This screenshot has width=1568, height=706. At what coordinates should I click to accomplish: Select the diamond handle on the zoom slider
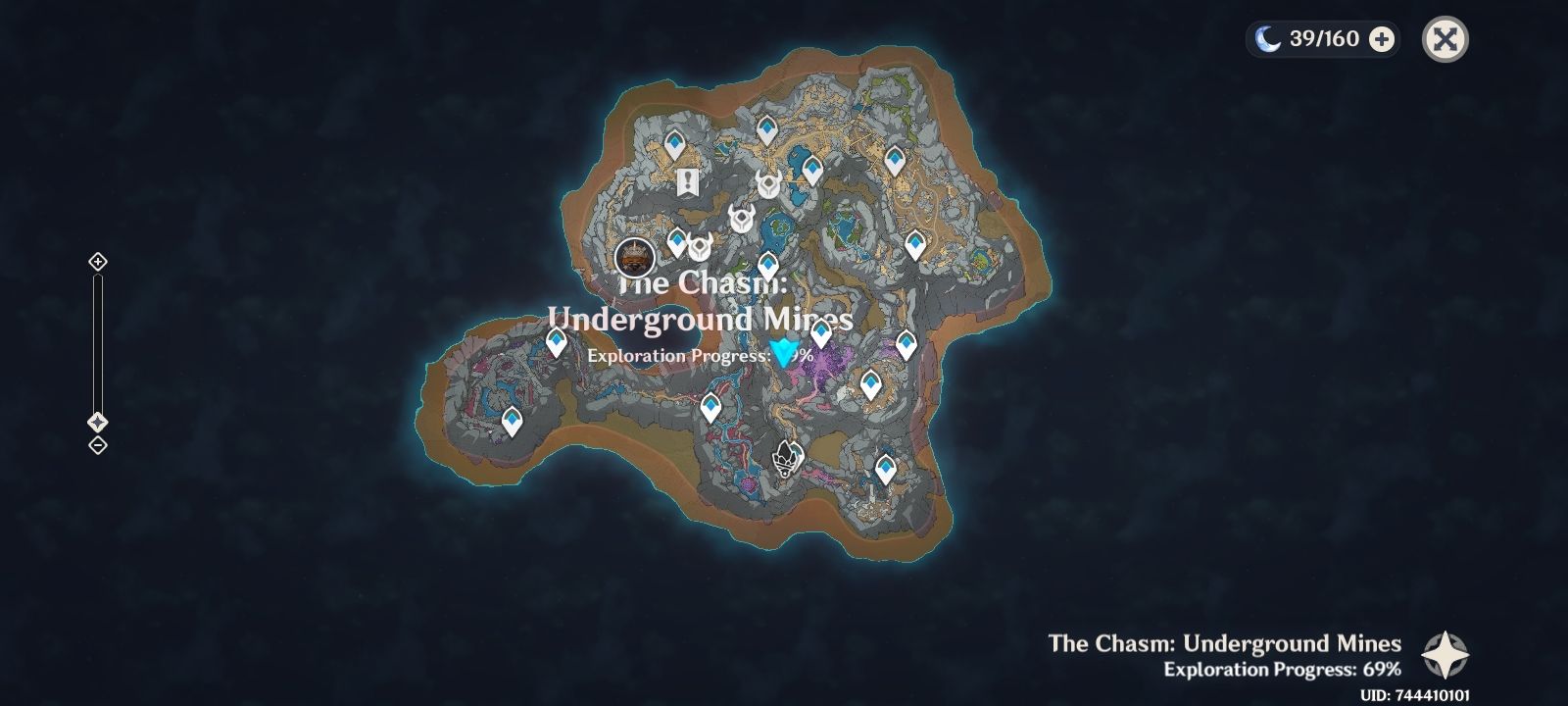point(97,424)
